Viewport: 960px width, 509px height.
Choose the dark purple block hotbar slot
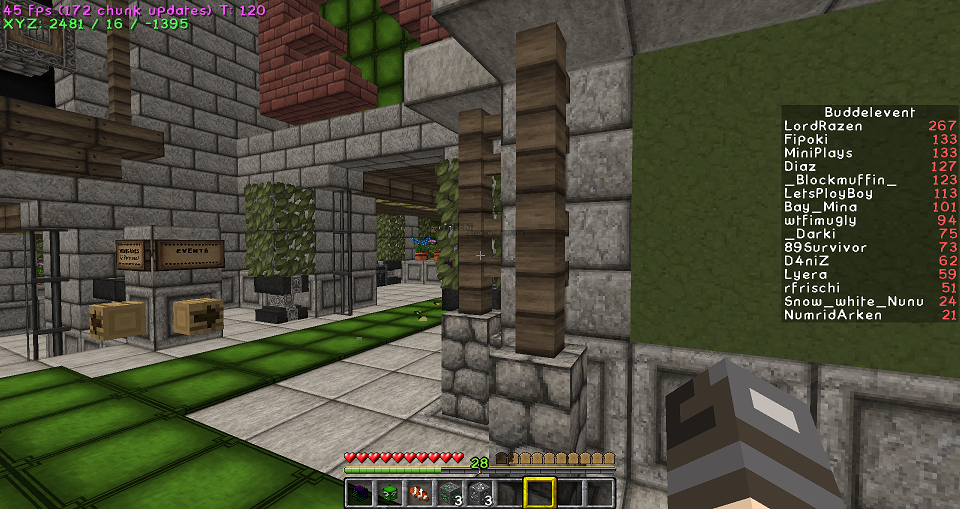[360, 492]
